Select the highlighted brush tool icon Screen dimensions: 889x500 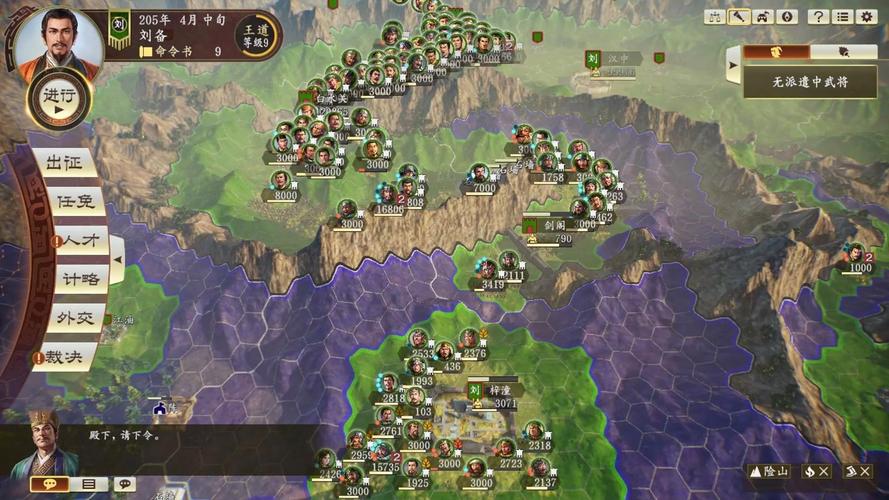point(739,17)
